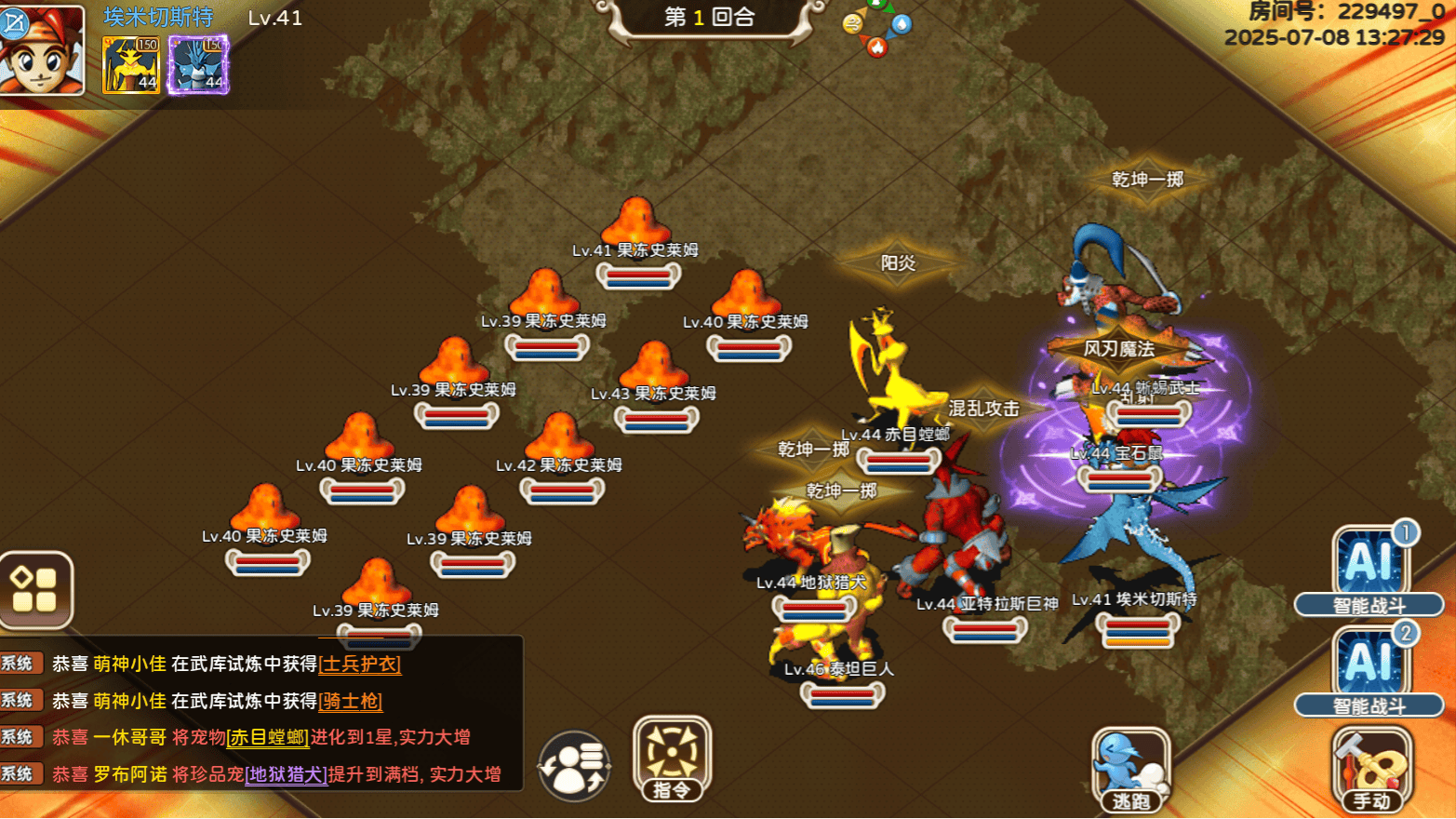Select the fire element icon on the wheel
The width and height of the screenshot is (1456, 819).
(x=877, y=46)
